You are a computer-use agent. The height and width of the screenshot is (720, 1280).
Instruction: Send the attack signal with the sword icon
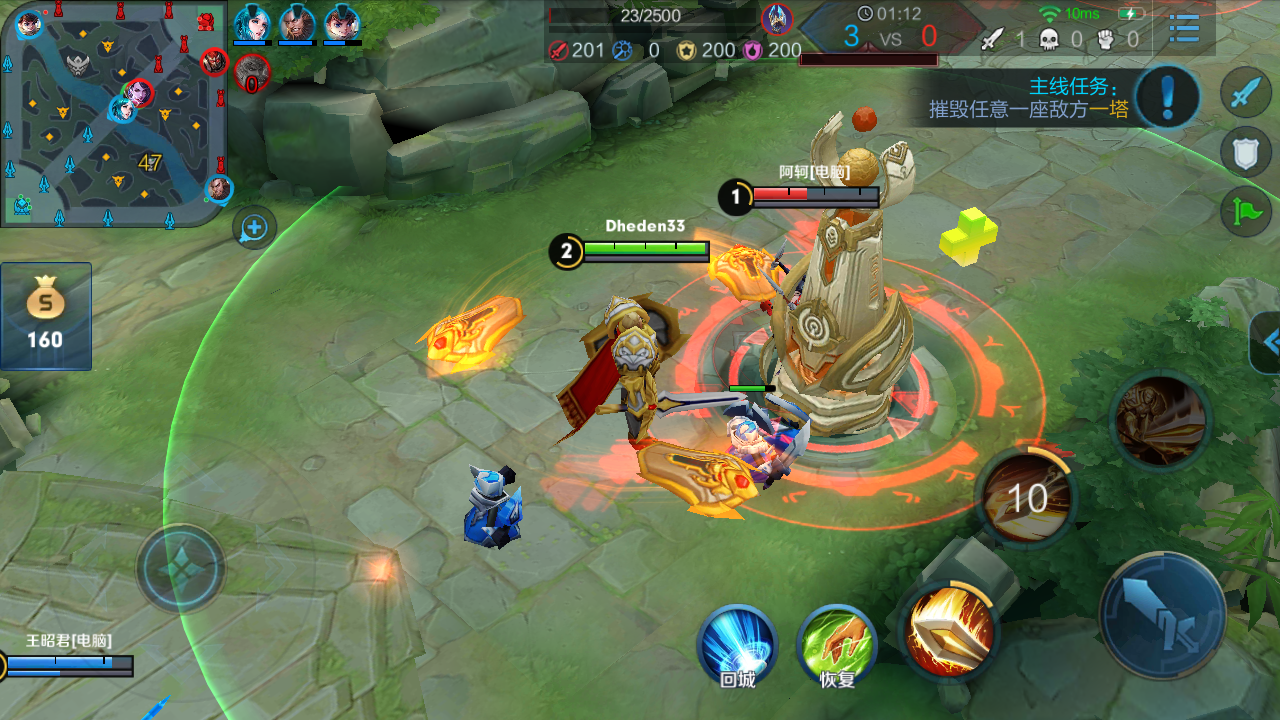(1245, 95)
